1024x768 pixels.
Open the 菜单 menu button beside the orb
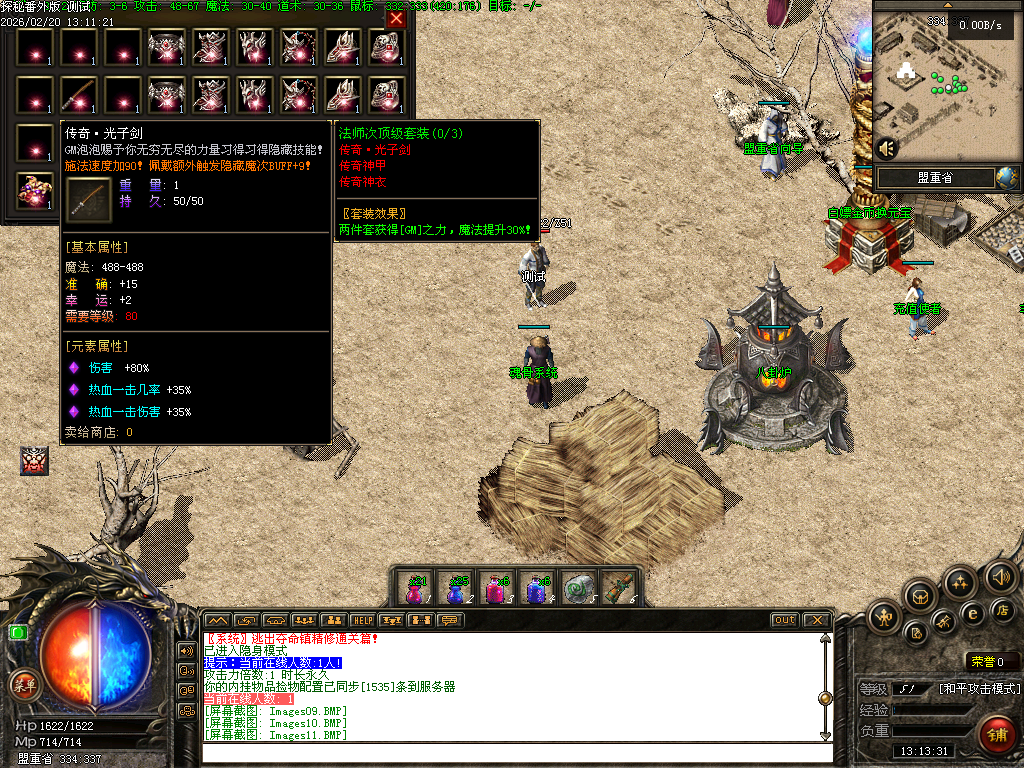(x=23, y=685)
